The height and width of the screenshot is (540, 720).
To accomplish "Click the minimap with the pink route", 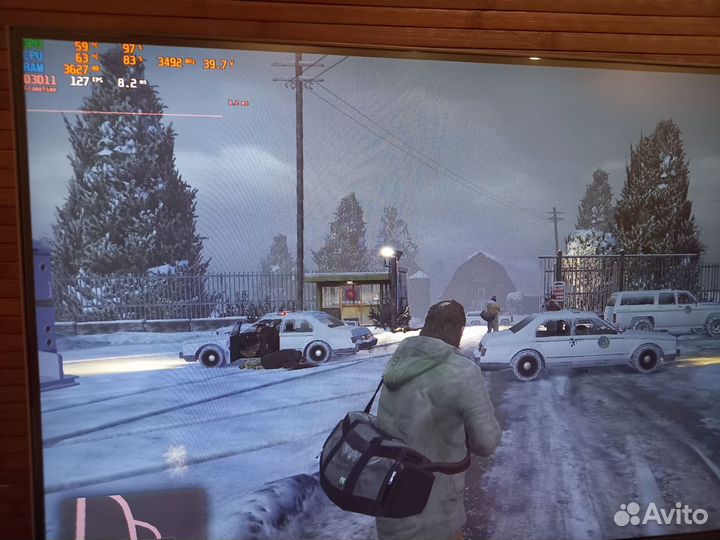I will click(132, 514).
